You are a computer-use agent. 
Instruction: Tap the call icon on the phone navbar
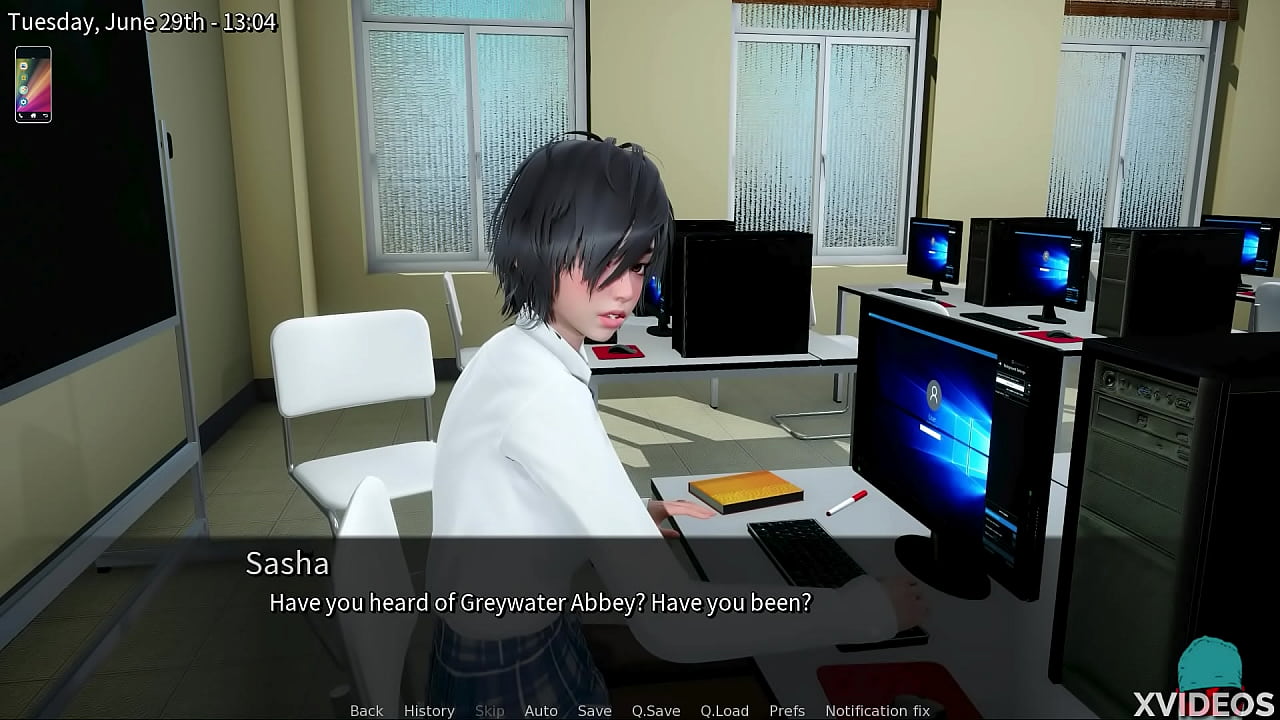tap(21, 115)
